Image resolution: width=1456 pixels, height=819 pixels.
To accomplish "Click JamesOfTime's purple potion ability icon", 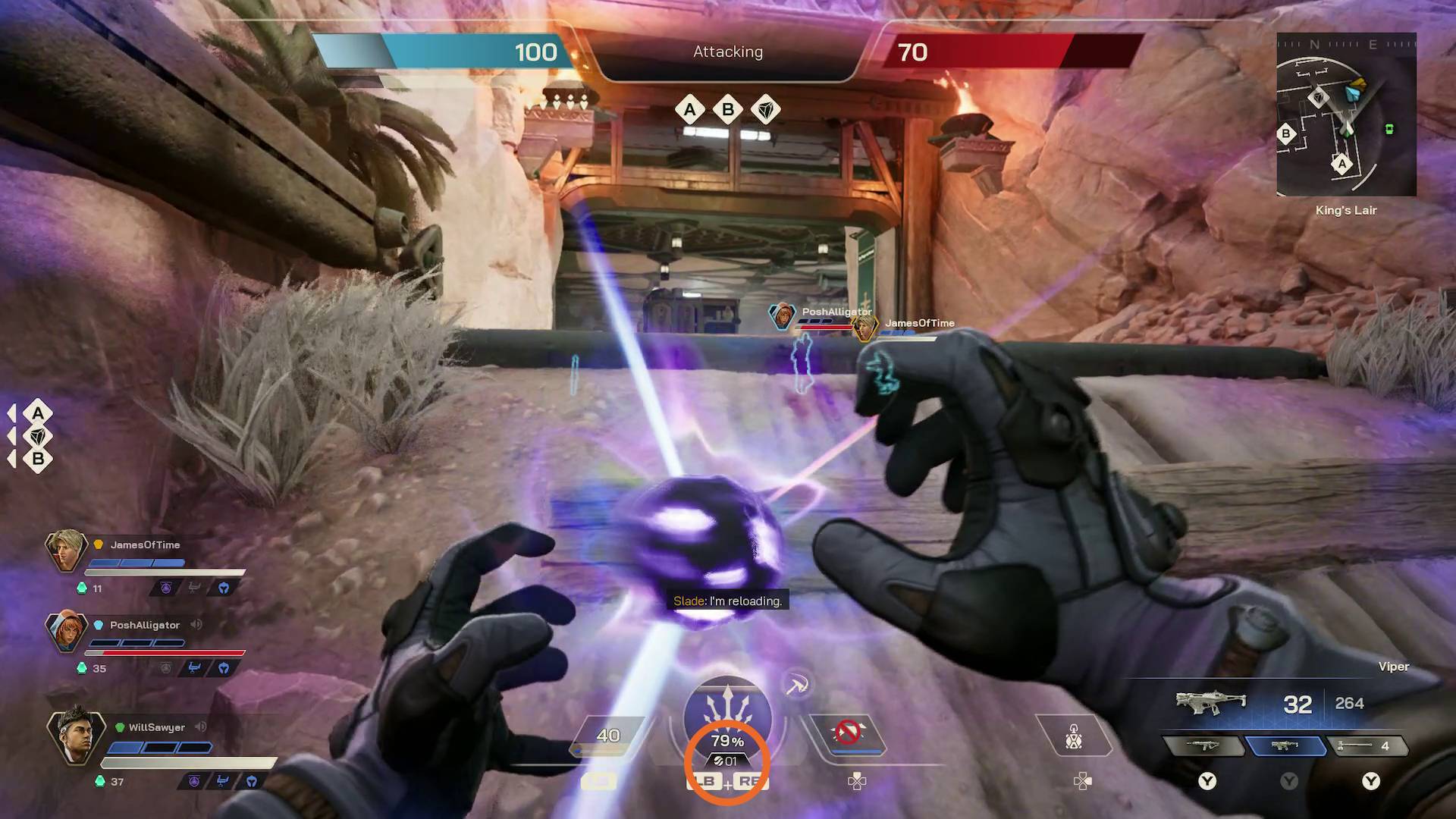I will tap(167, 587).
